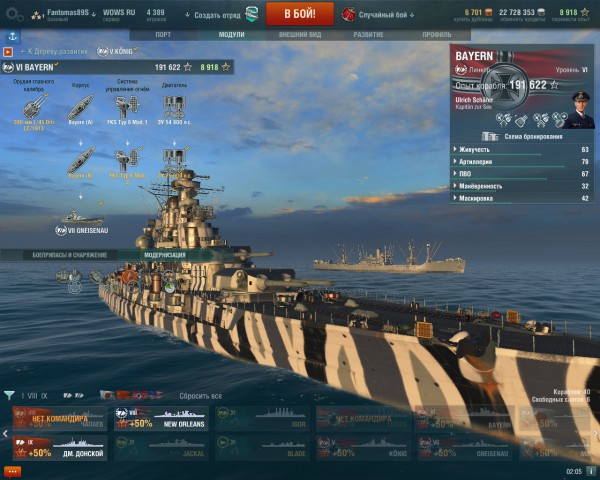This screenshot has height=480, width=600.
Task: Return to the tech tree via К Дереву развития
Action: click(54, 50)
